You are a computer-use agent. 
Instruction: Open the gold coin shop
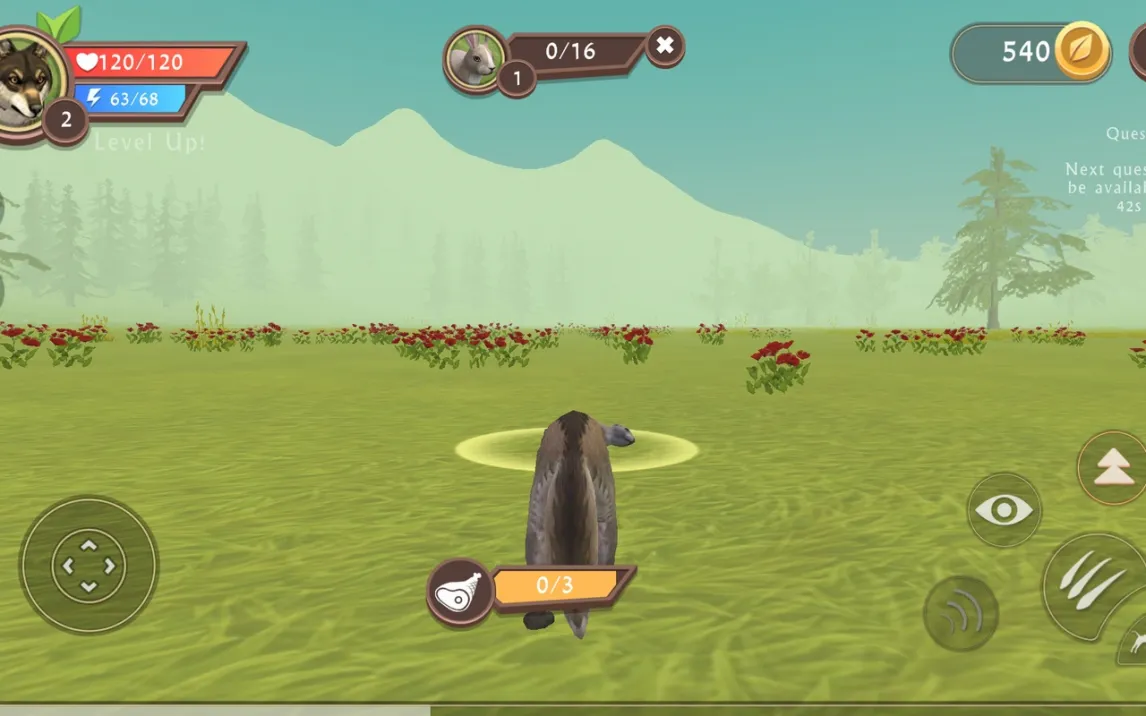click(x=1083, y=52)
